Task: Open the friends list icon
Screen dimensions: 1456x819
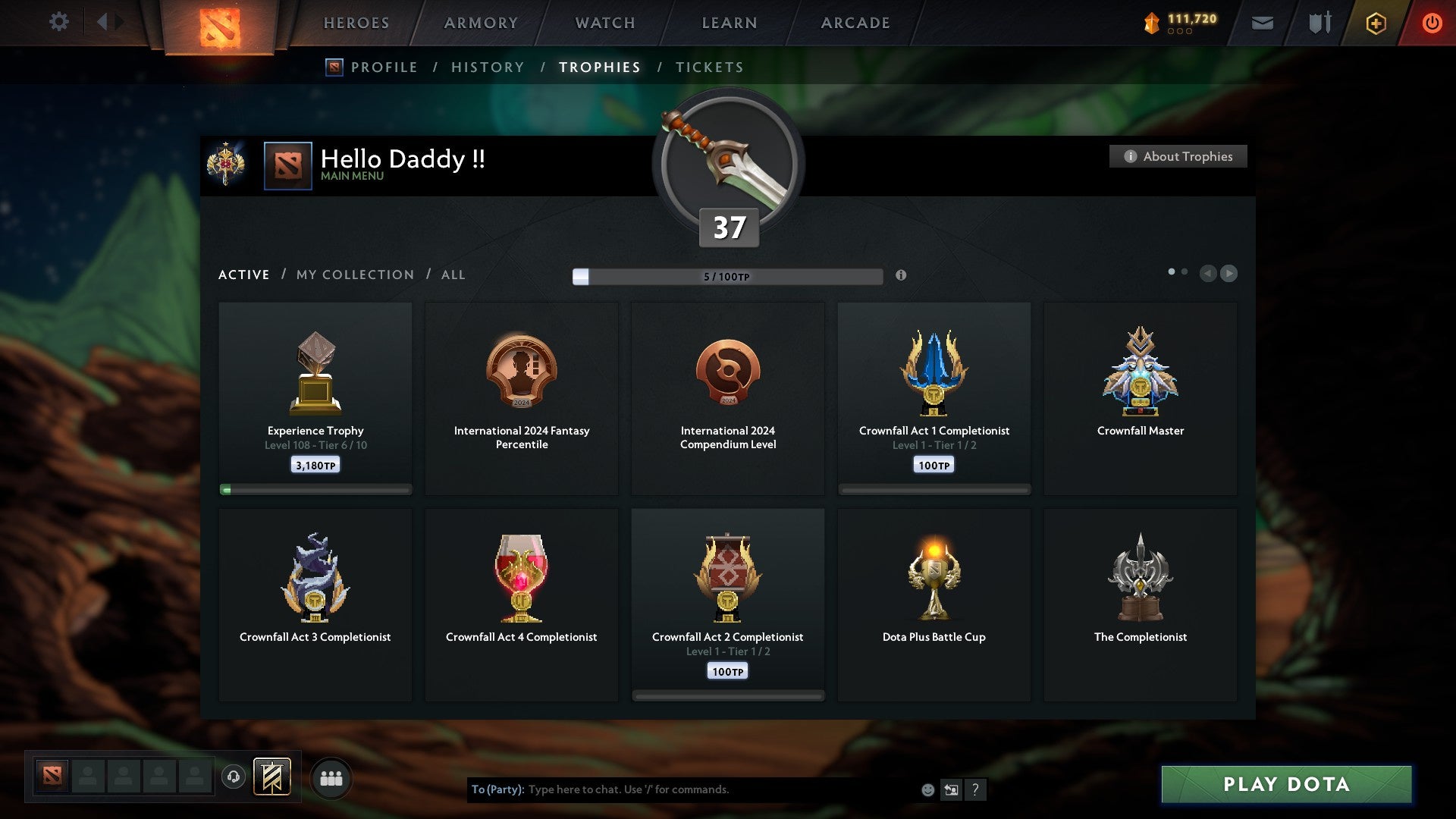Action: [x=331, y=777]
